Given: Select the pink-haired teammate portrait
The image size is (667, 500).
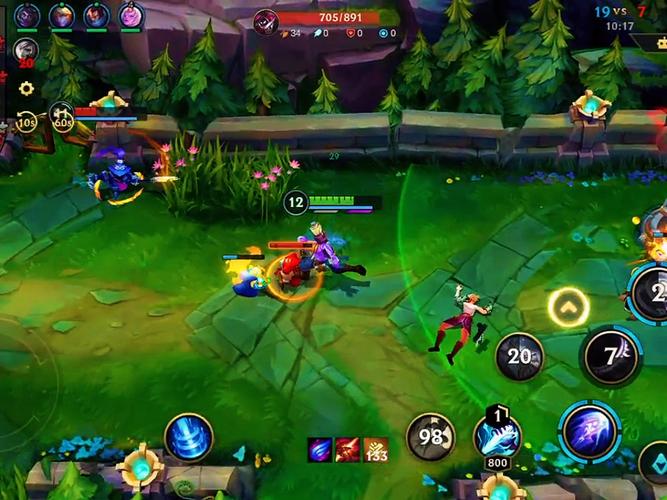Looking at the screenshot, I should [x=130, y=15].
